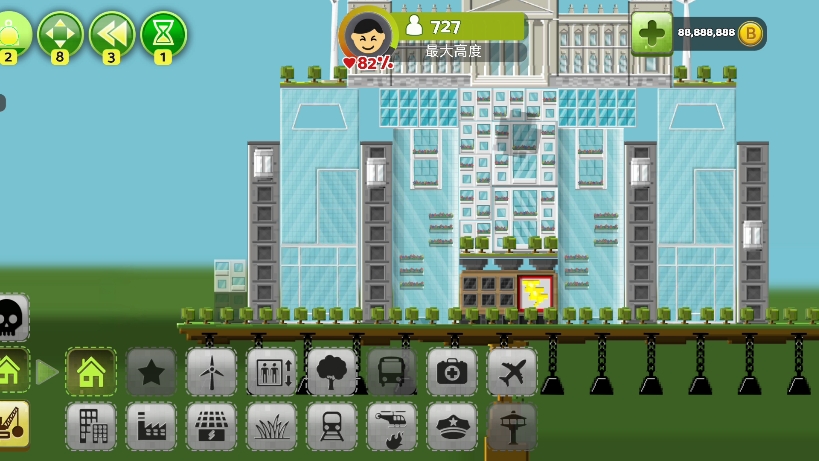Viewport: 819px width, 461px height.
Task: Pick the tree parks category
Action: click(331, 372)
